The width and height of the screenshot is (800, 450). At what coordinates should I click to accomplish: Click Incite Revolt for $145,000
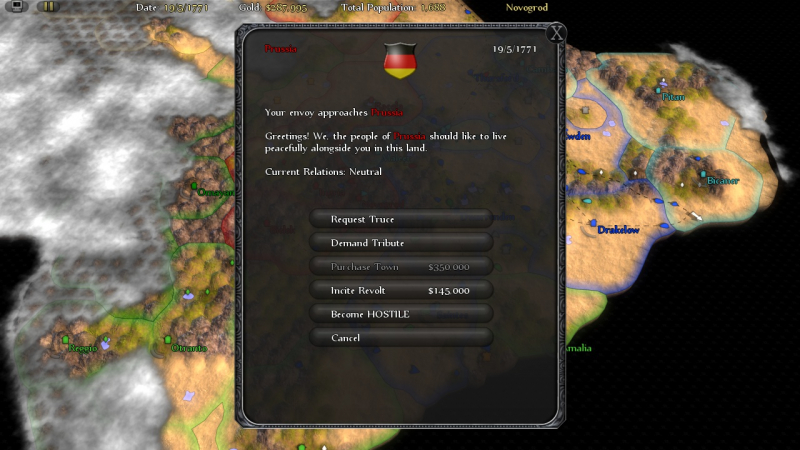coord(401,290)
